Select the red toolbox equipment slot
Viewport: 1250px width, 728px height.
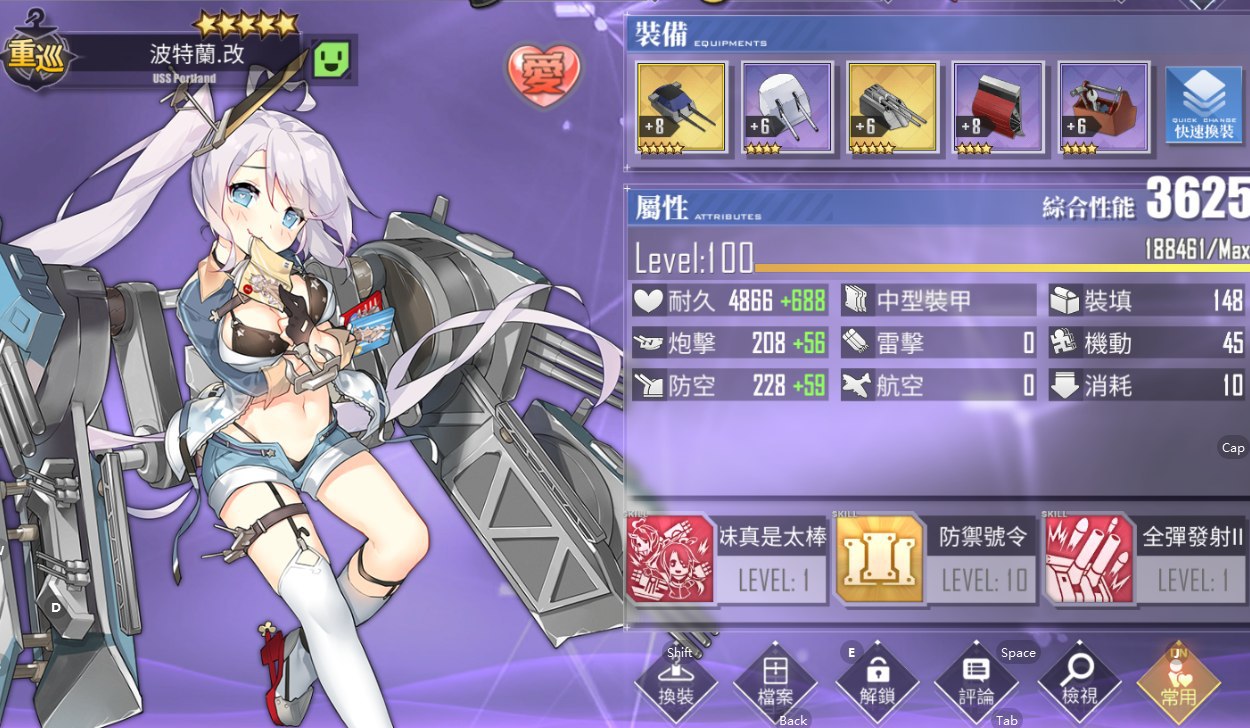tap(1103, 108)
